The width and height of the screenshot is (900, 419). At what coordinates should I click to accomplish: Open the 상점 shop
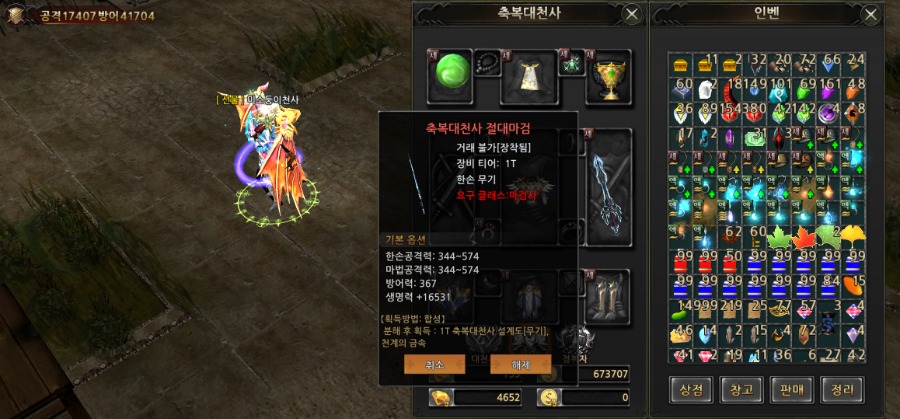pyautogui.click(x=690, y=387)
